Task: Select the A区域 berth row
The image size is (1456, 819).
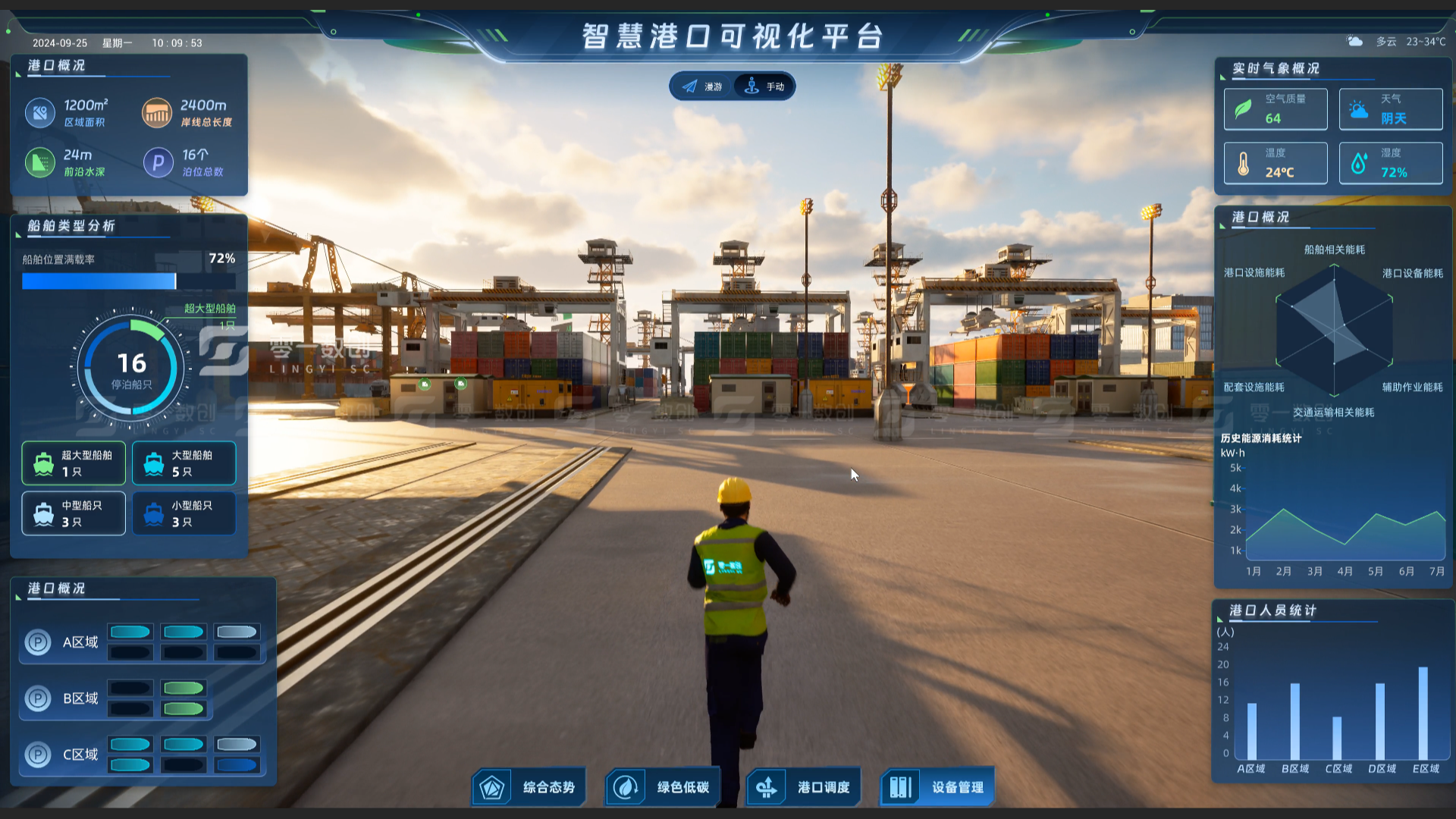Action: click(x=143, y=642)
